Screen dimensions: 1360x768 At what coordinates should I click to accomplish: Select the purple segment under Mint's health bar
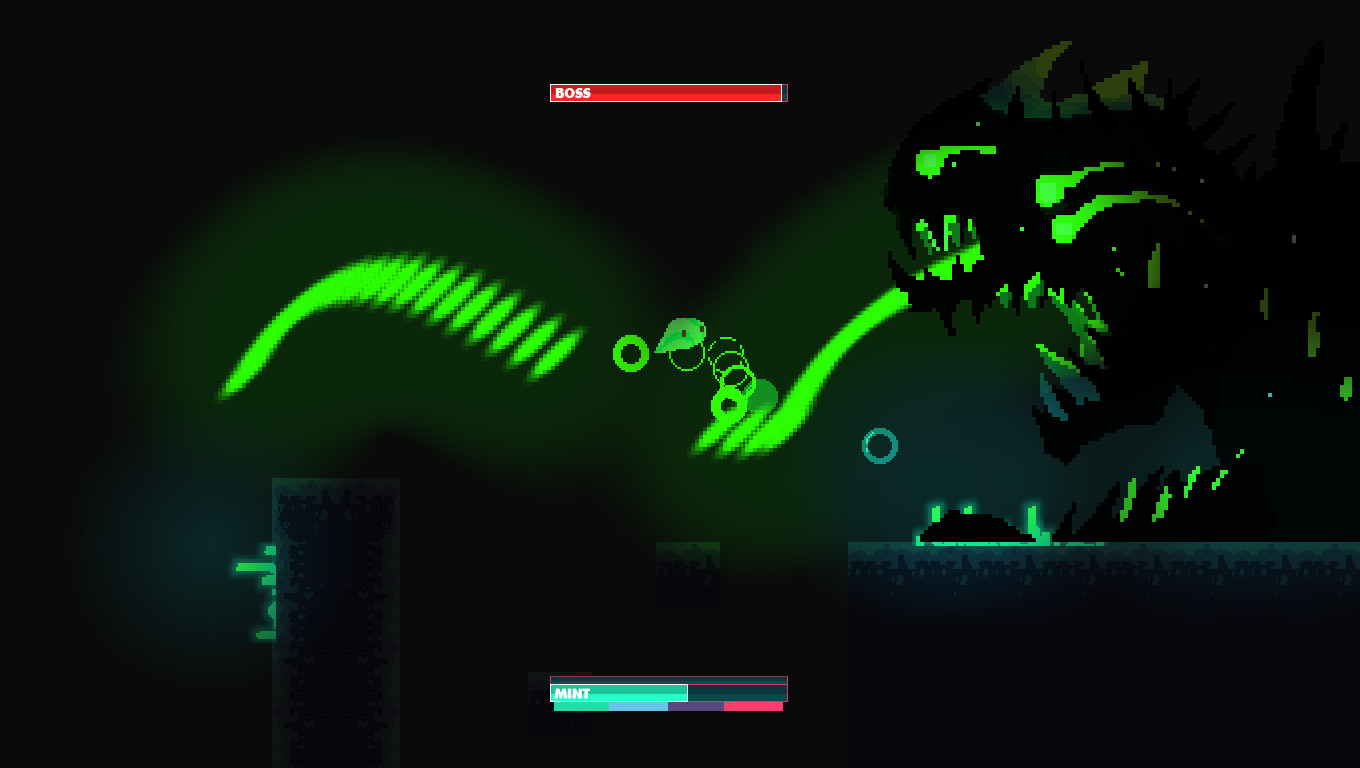click(695, 707)
